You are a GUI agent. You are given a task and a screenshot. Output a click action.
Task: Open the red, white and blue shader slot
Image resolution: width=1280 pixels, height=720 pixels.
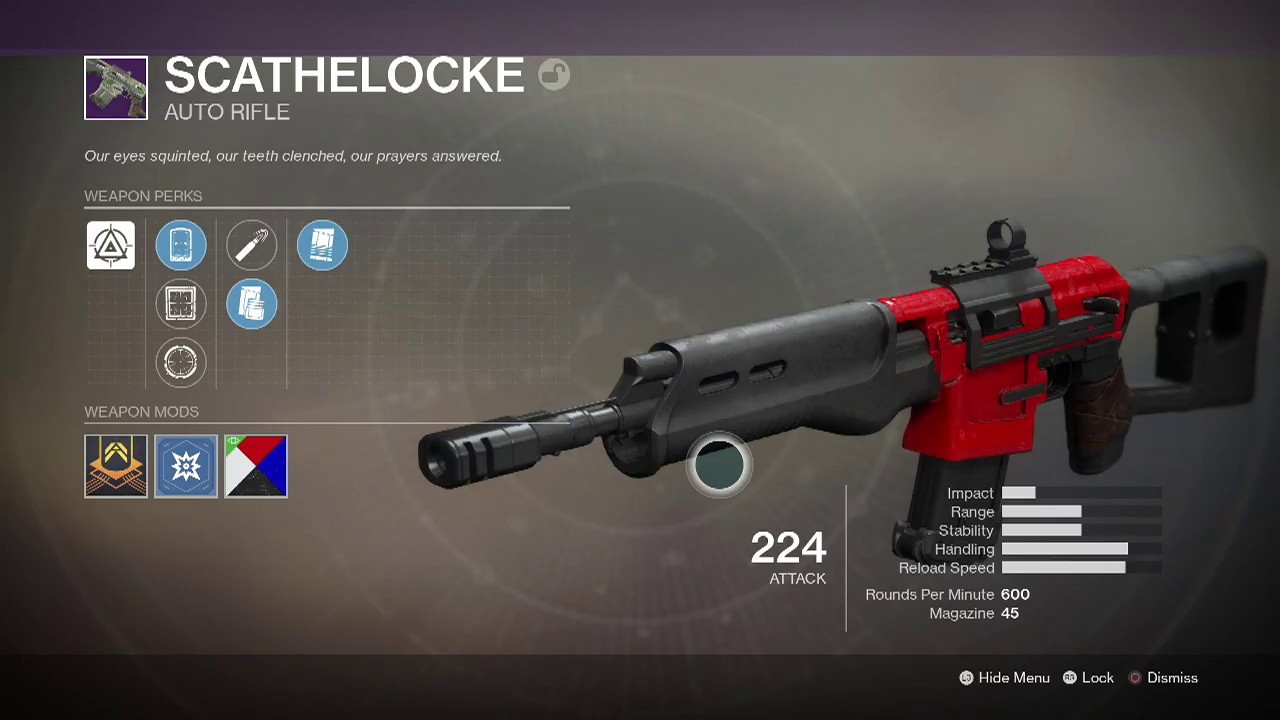click(256, 466)
